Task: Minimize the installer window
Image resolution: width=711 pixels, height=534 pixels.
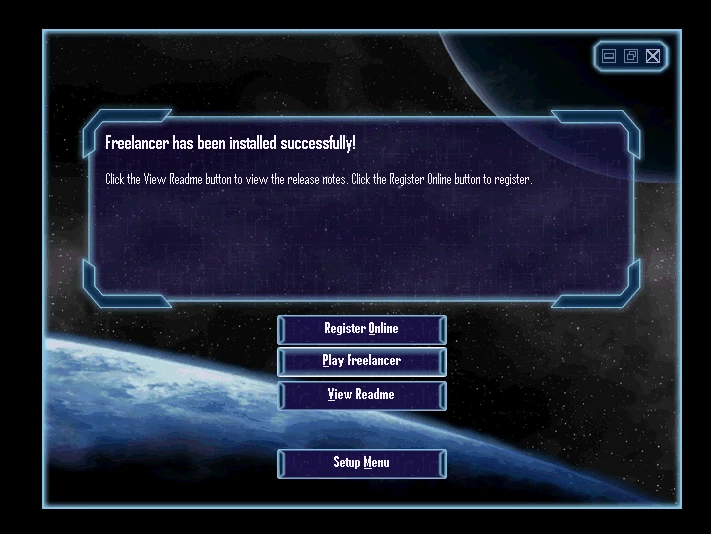Action: click(609, 56)
